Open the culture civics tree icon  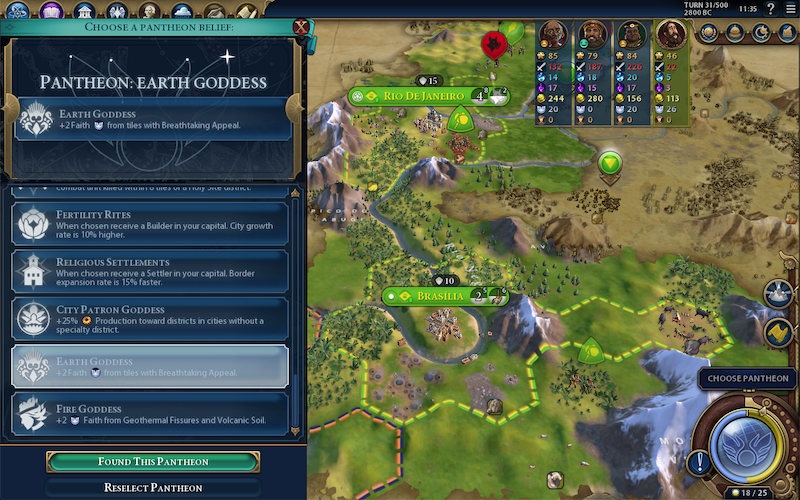52,11
